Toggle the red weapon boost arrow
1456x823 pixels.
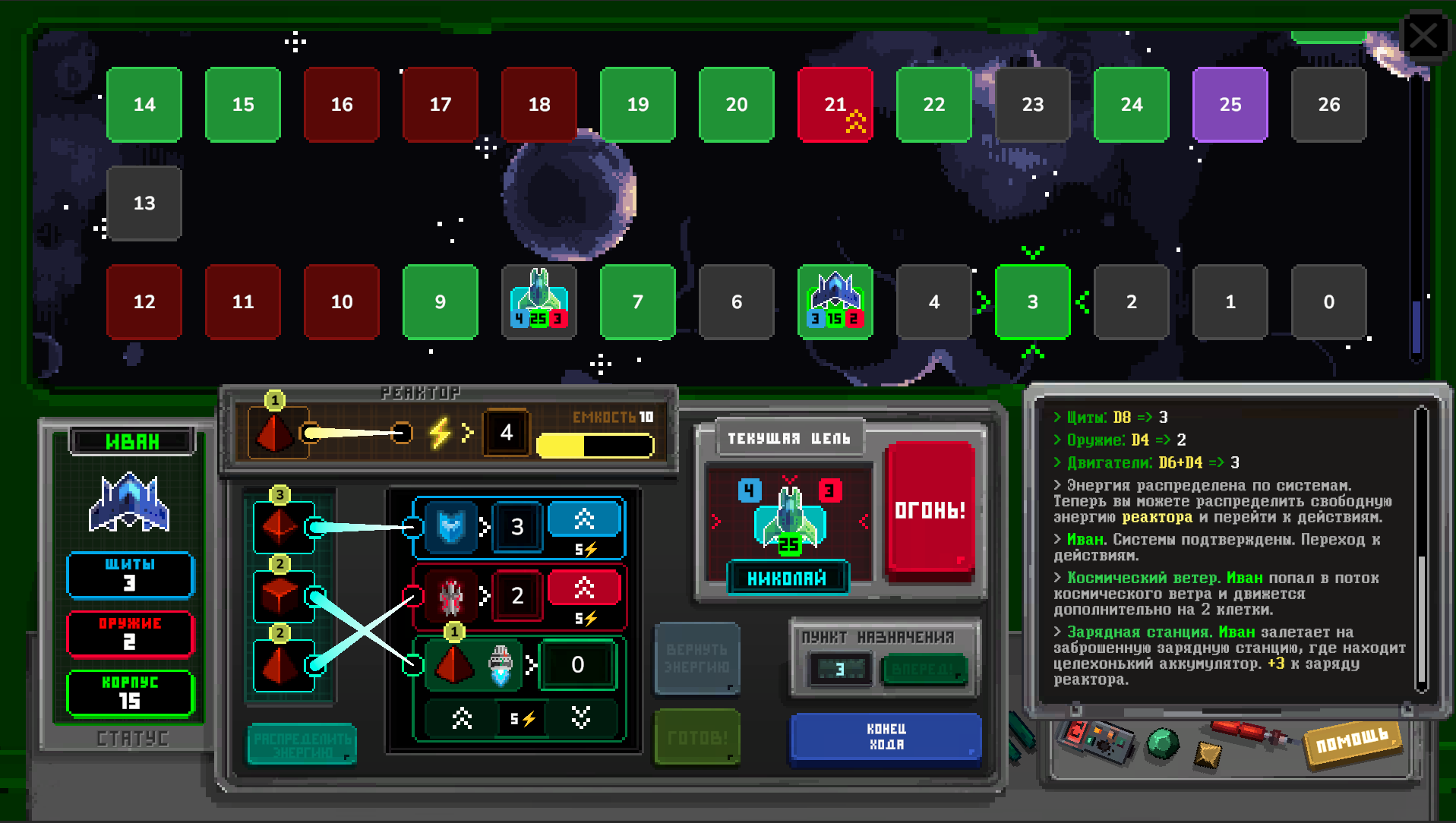pos(584,588)
